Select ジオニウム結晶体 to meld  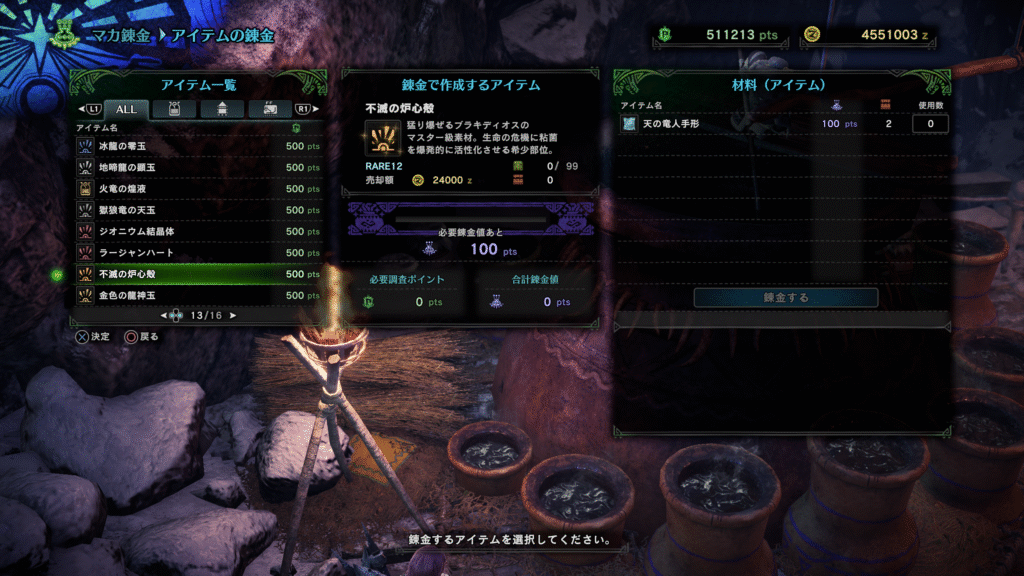[198, 231]
